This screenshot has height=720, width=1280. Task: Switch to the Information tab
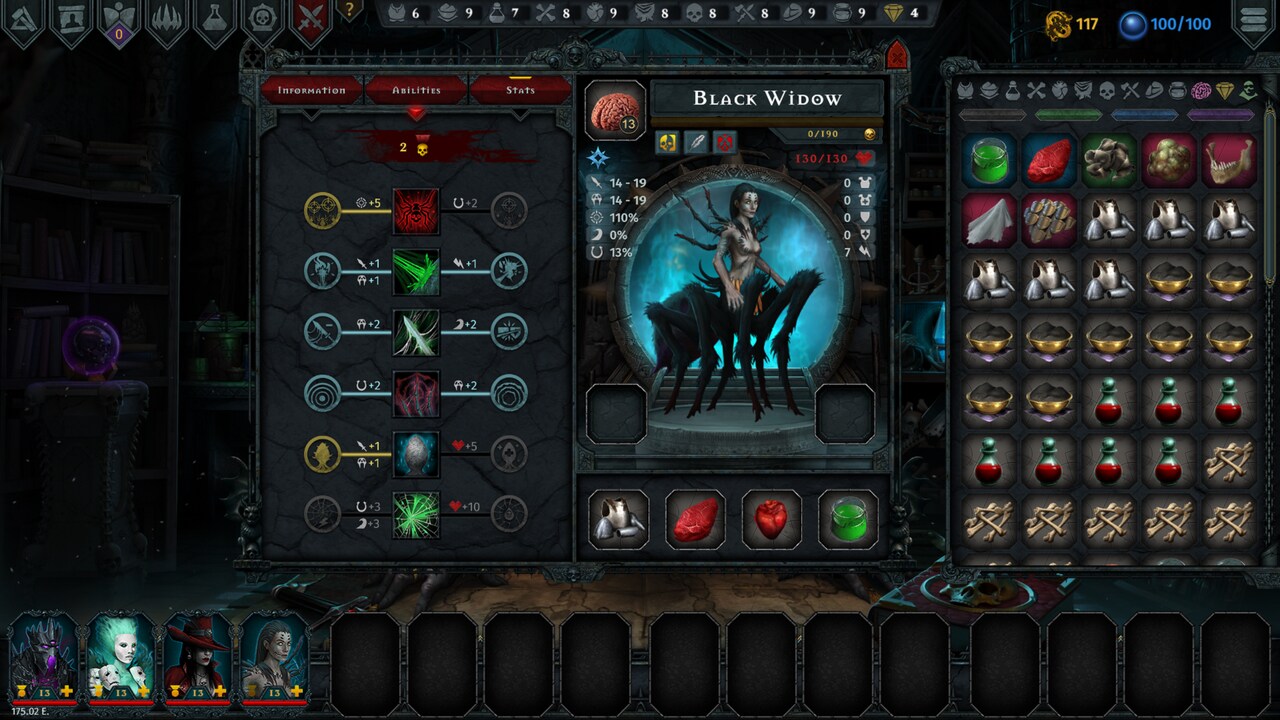[311, 90]
